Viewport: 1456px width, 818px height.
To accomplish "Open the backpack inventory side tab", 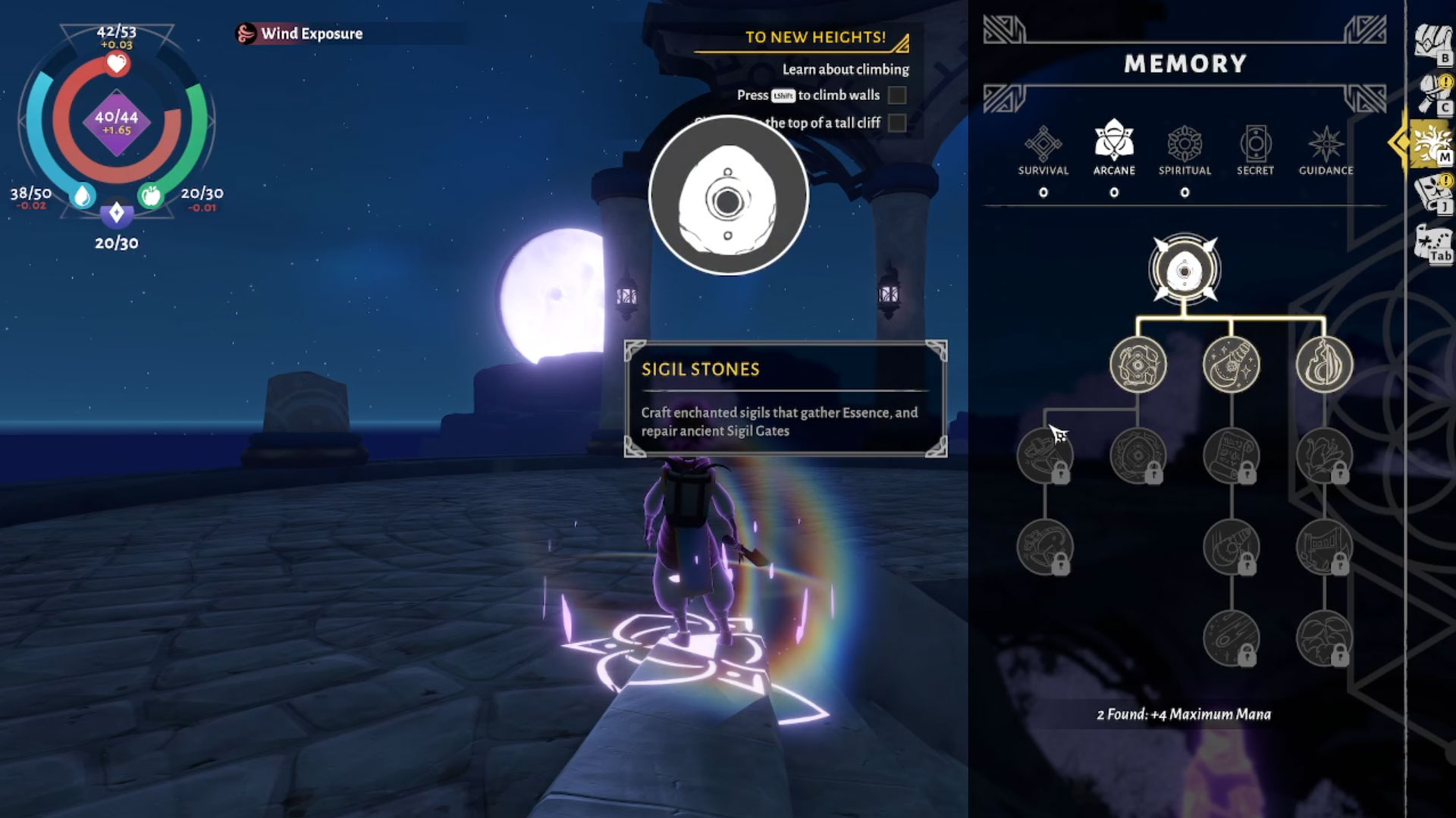I will tap(1432, 42).
